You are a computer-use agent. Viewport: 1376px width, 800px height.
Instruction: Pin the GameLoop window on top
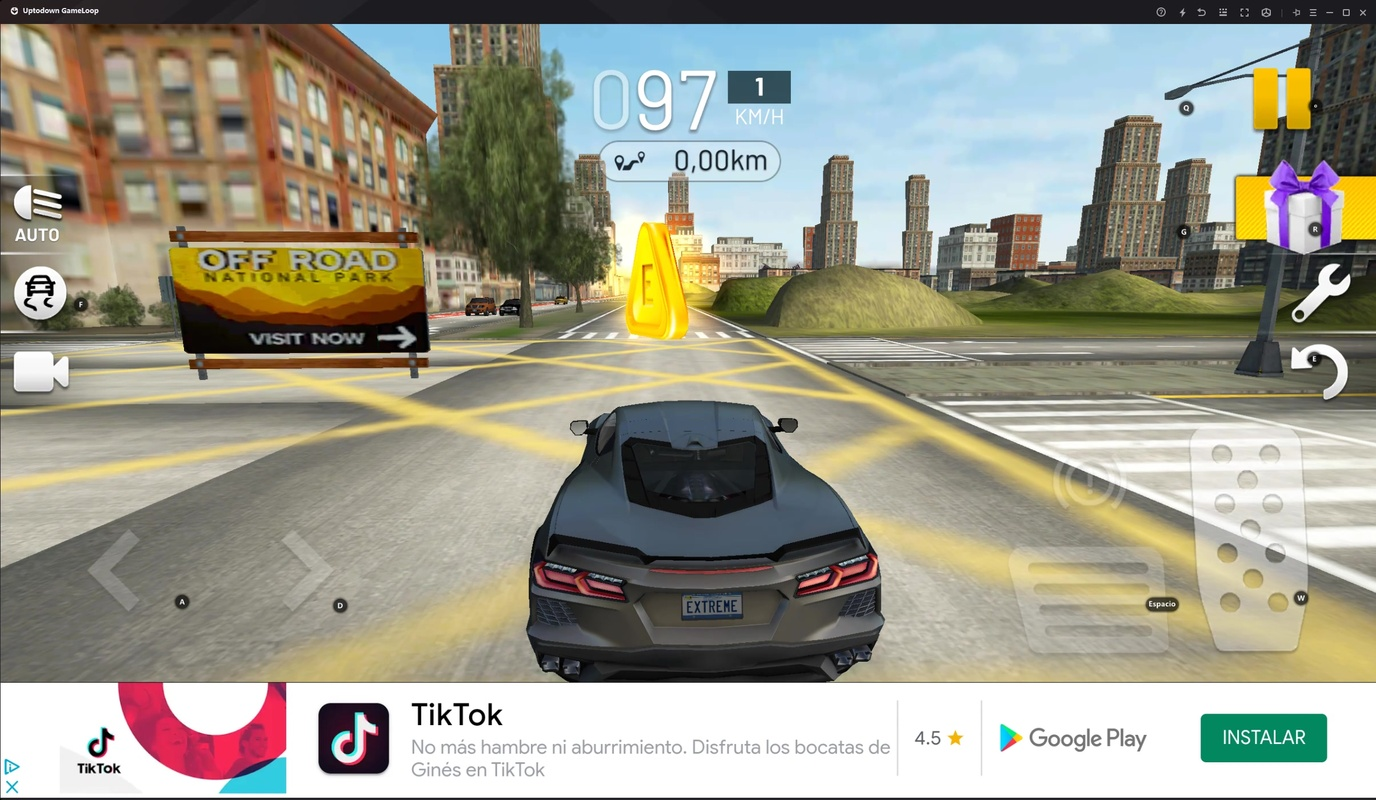tap(1296, 12)
